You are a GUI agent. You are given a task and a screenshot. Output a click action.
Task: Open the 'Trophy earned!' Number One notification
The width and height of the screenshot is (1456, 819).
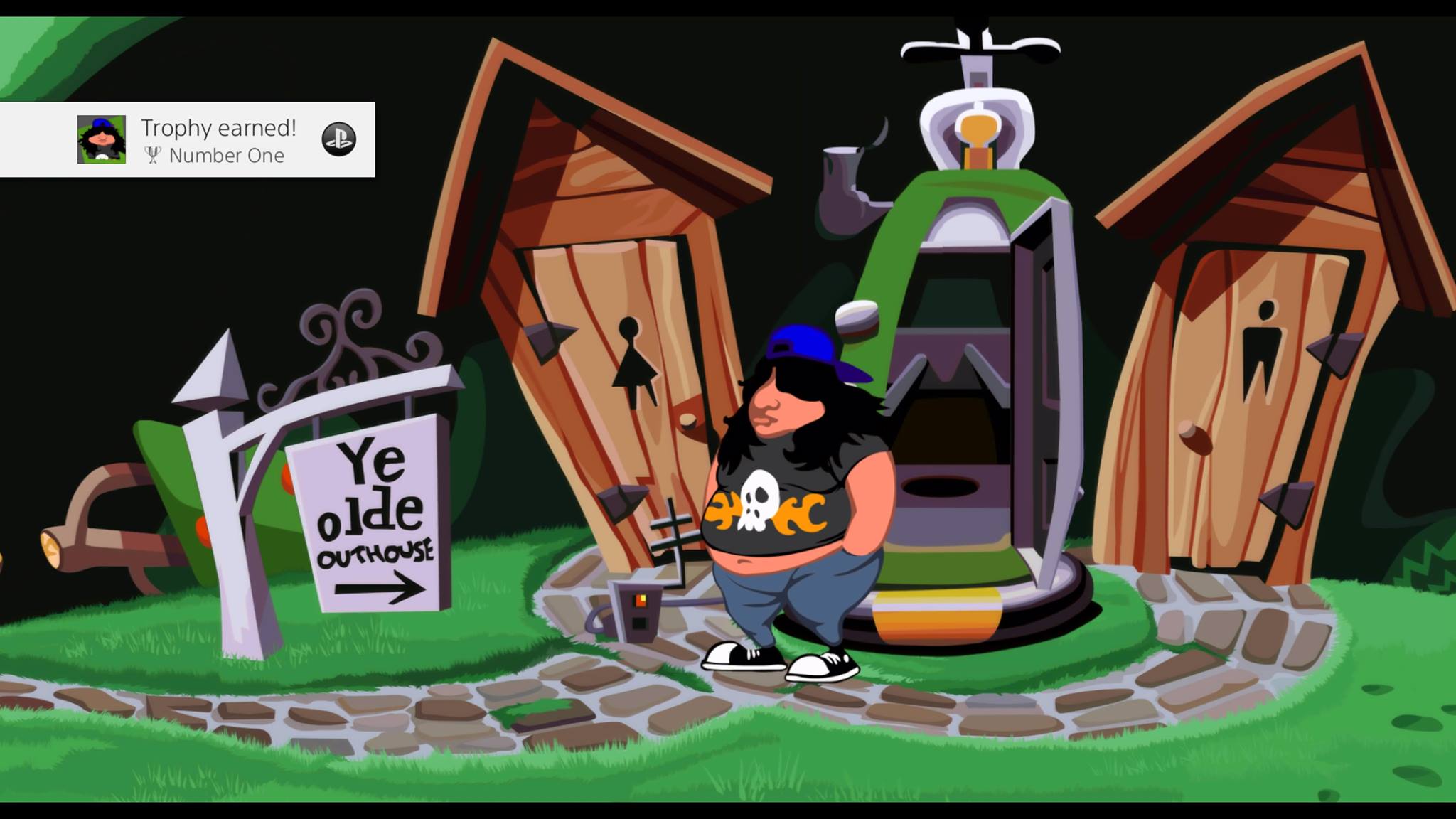point(218,140)
